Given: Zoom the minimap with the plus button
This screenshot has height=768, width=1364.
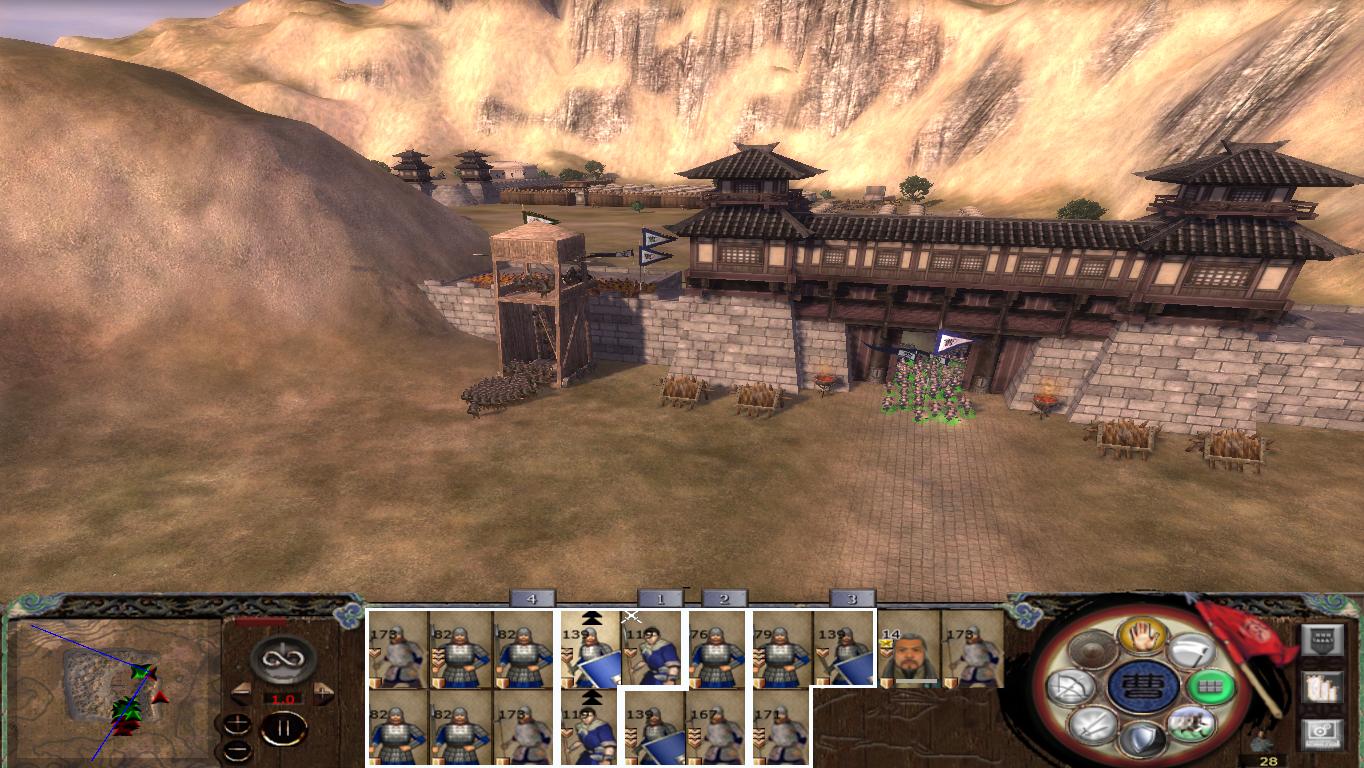Looking at the screenshot, I should pos(237,722).
